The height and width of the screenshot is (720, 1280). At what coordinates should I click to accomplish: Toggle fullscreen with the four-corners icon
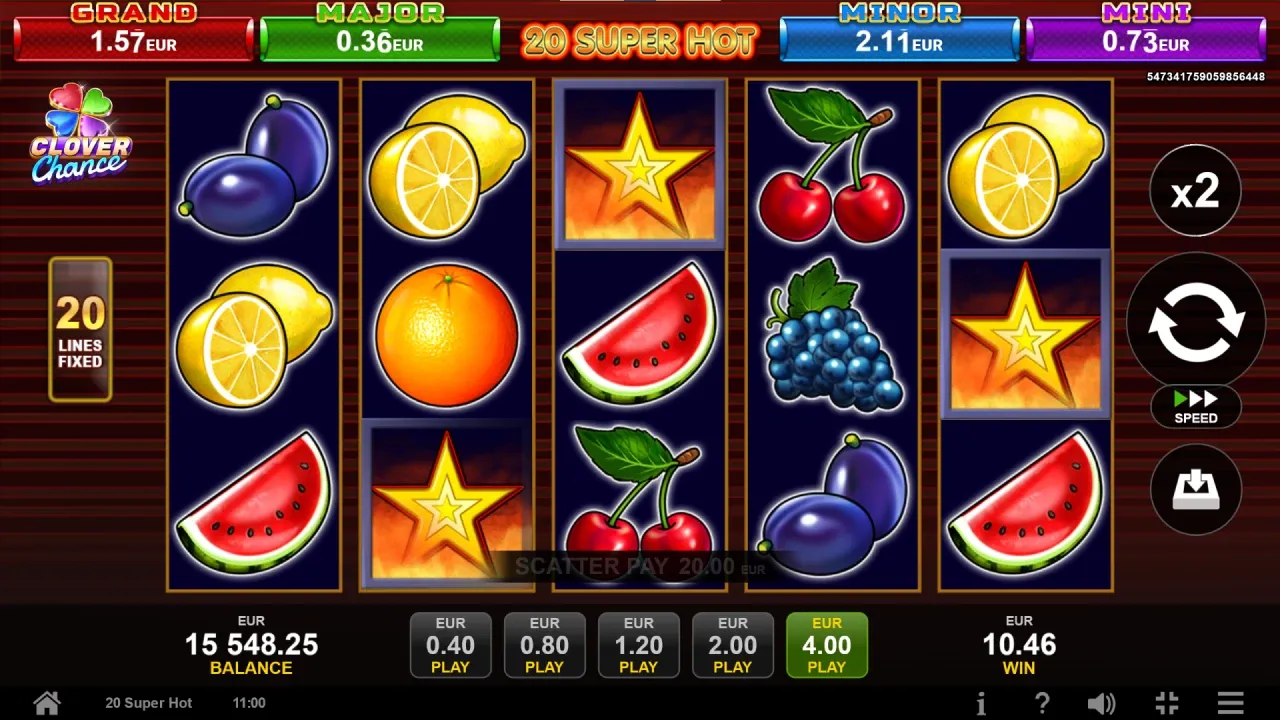tap(1166, 703)
